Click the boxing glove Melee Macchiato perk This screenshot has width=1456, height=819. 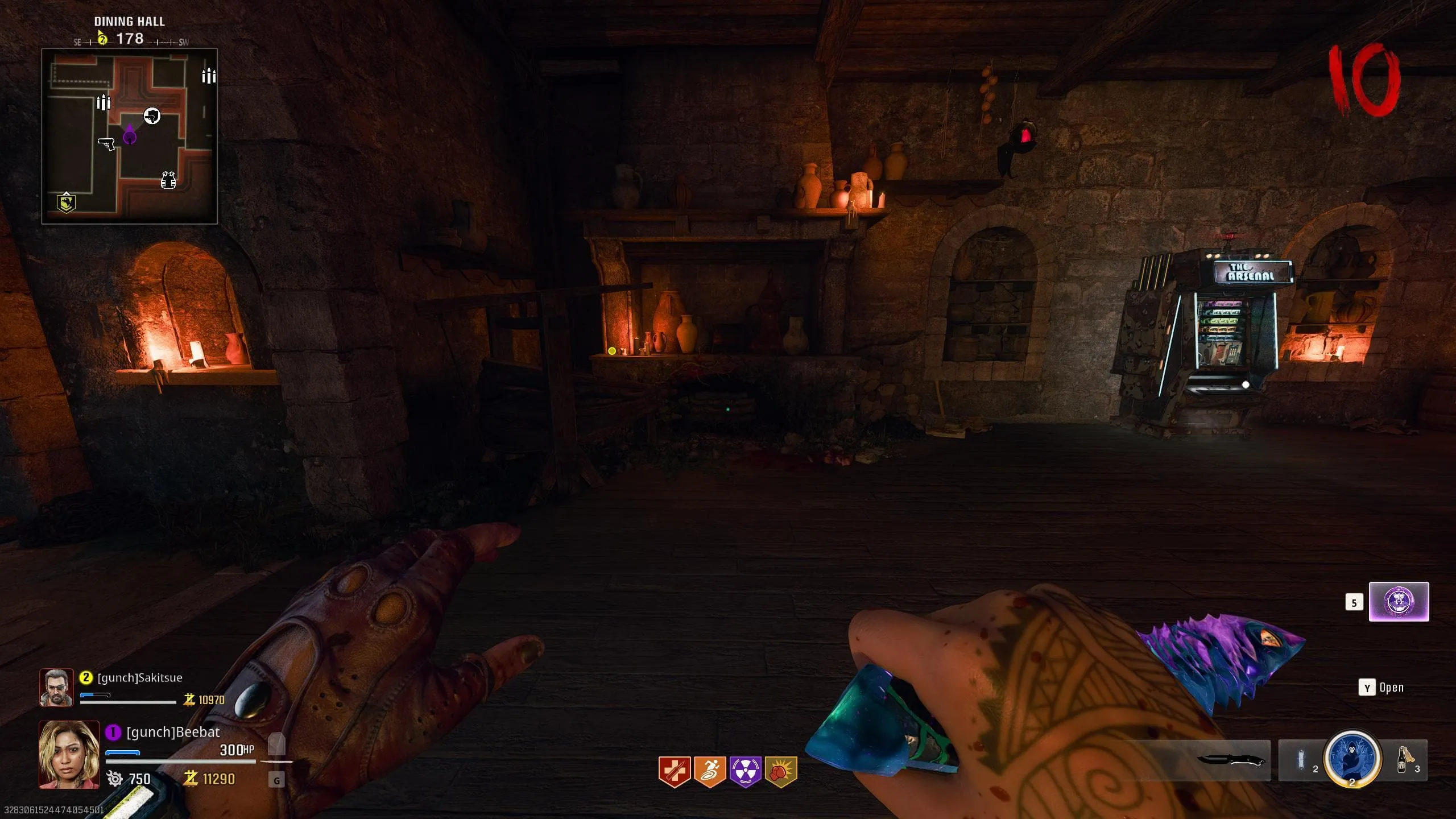(781, 771)
